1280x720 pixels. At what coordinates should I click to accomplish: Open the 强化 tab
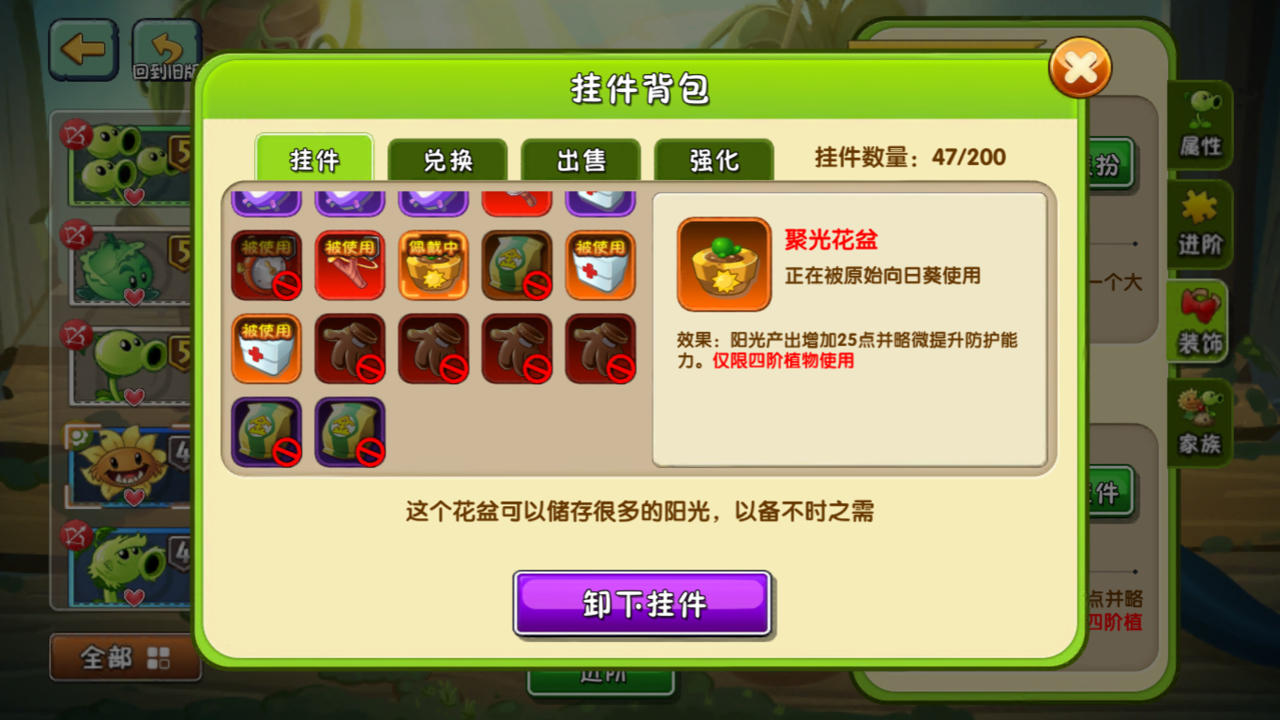point(714,160)
